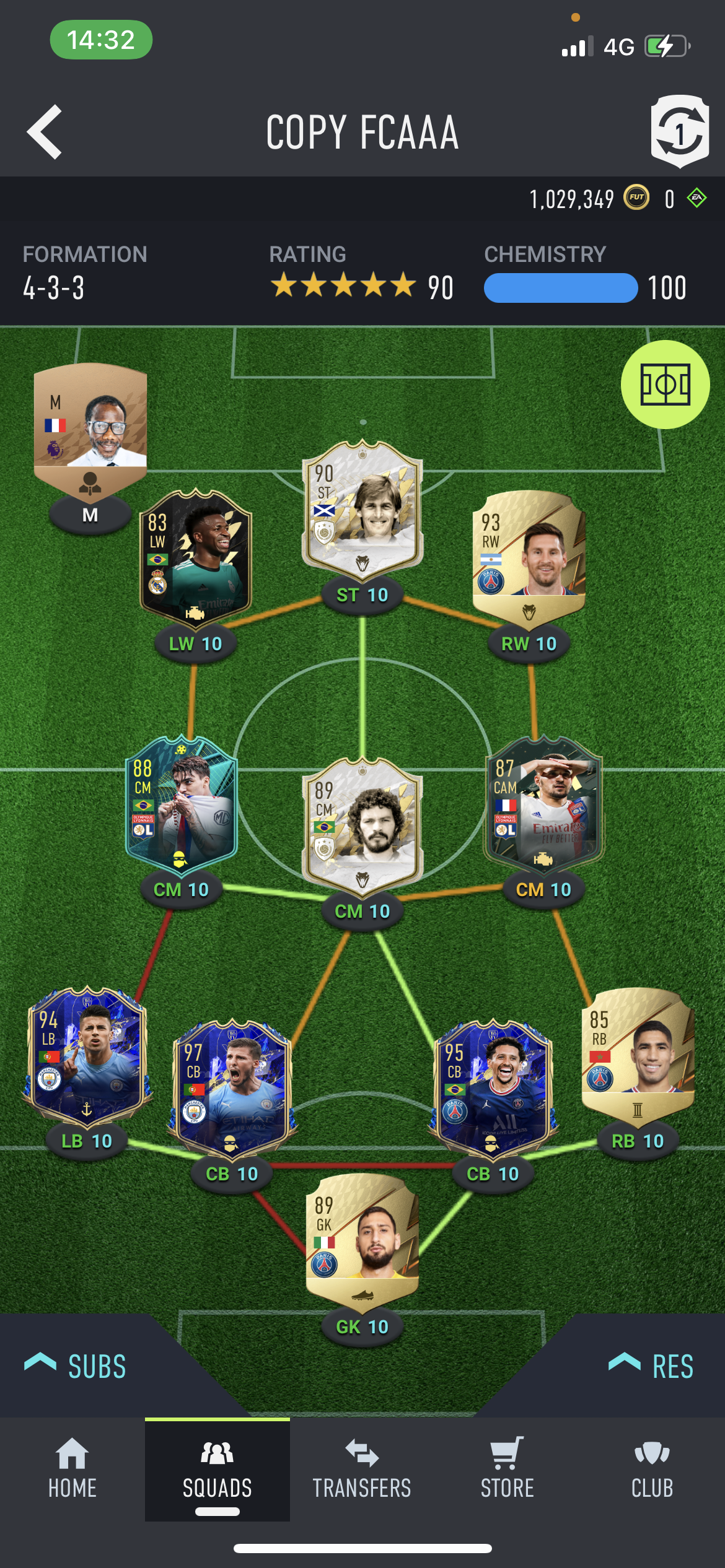The height and width of the screenshot is (1568, 725).
Task: Pick the 89-rated goalkeeper card
Action: 362,1239
